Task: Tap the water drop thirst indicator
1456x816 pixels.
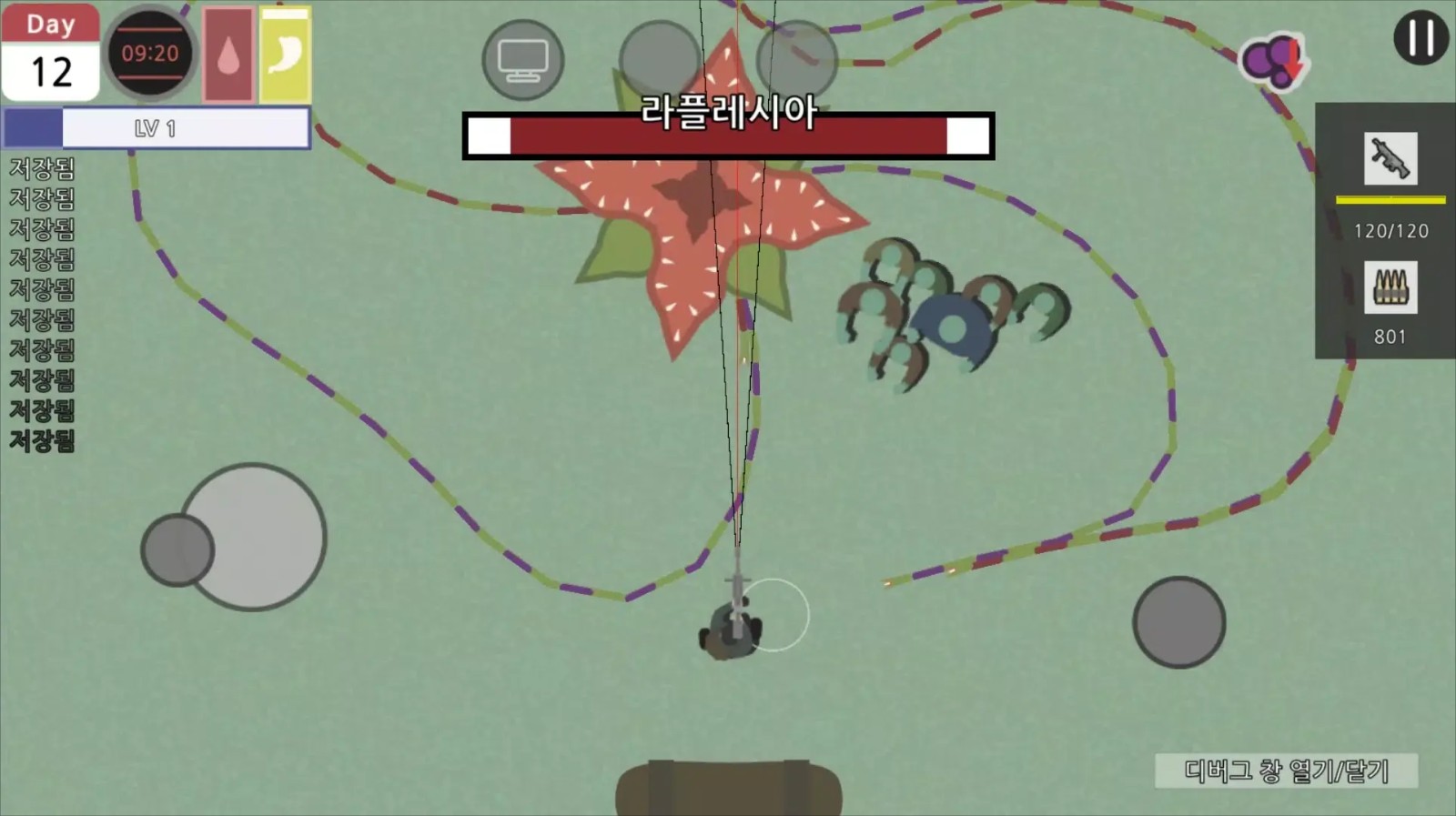Action: 227,55
